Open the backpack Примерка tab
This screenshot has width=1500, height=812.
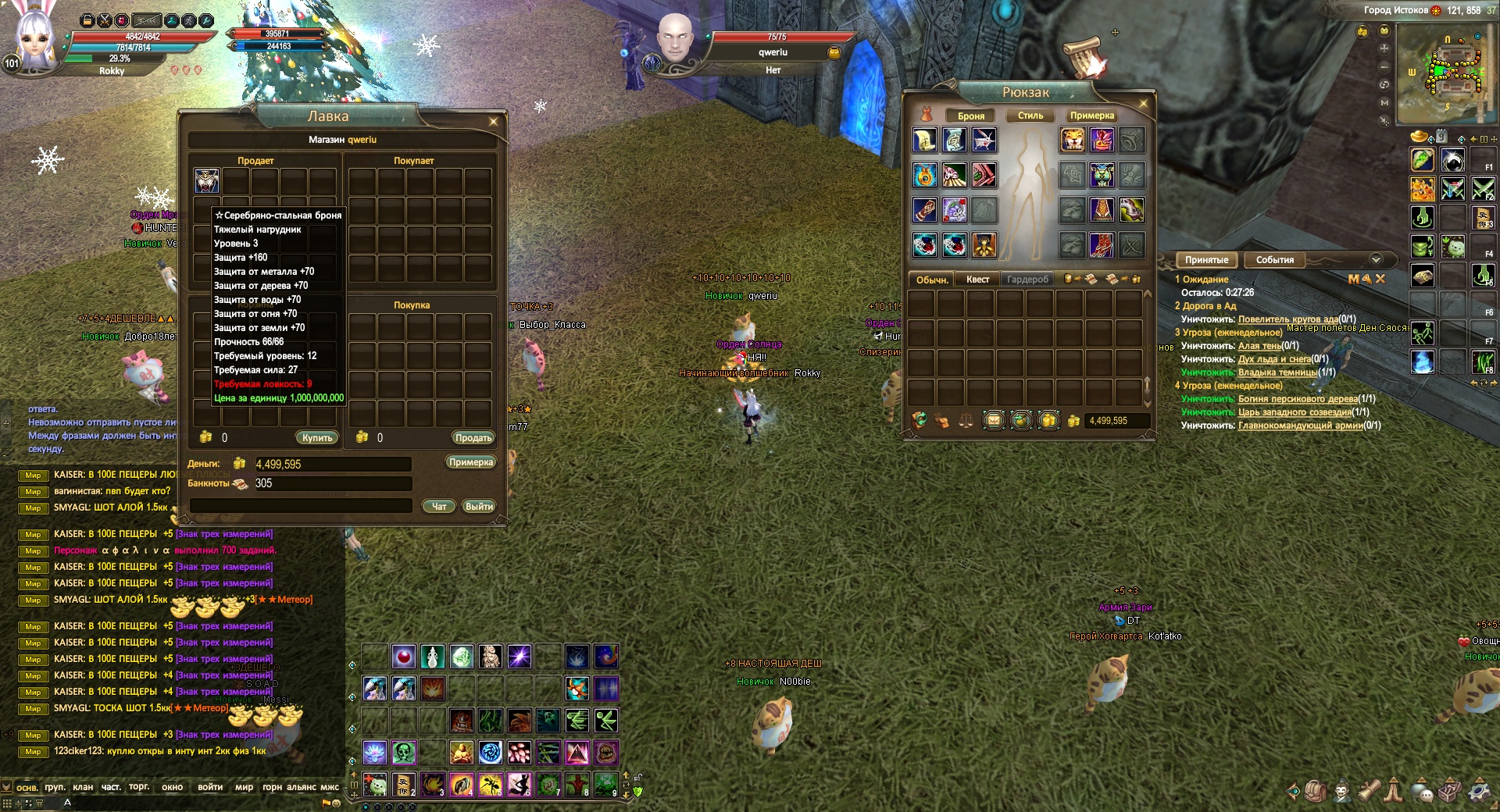pyautogui.click(x=1092, y=116)
